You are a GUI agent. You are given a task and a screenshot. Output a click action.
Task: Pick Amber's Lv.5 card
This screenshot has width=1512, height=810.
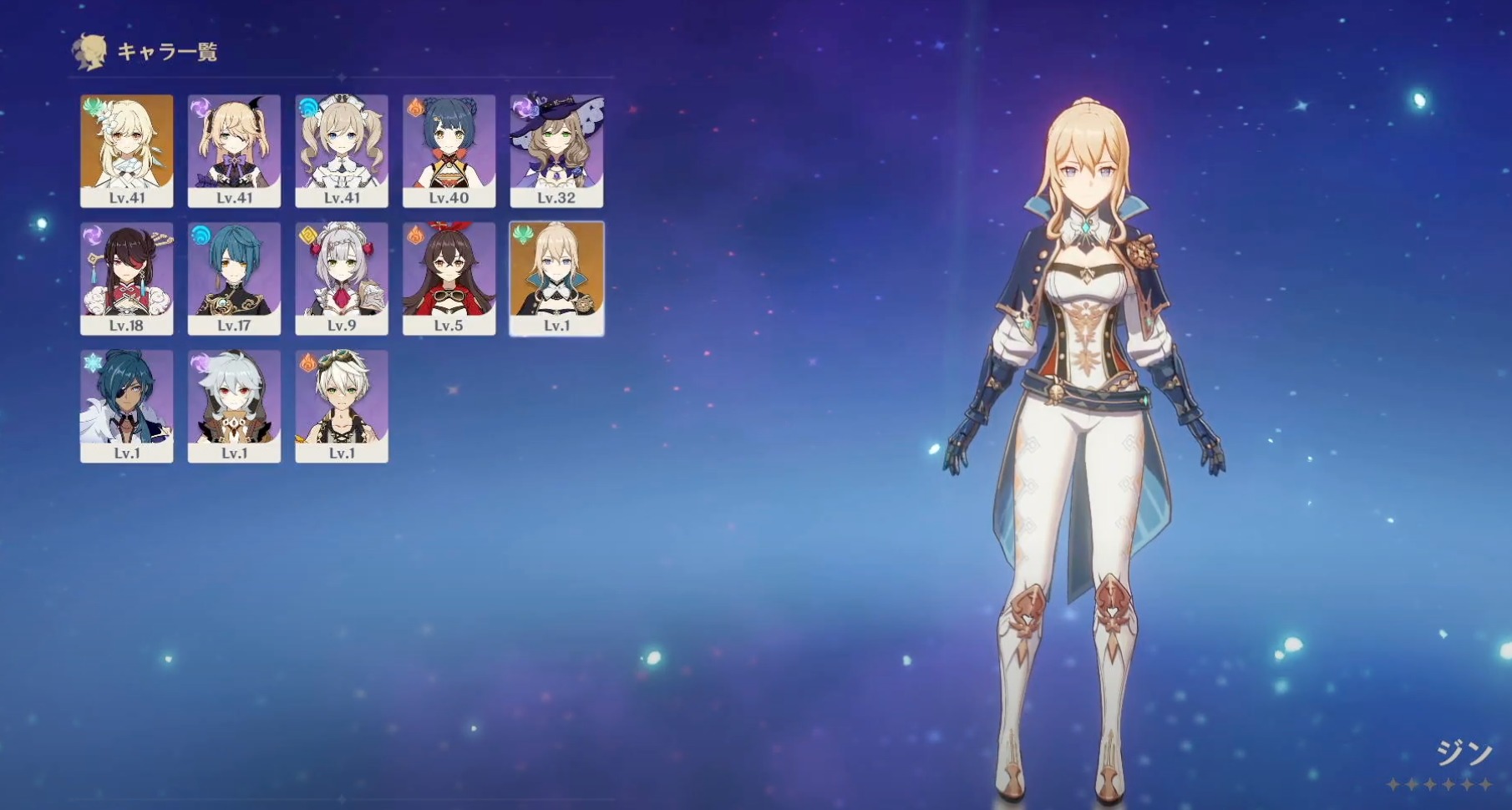(449, 278)
